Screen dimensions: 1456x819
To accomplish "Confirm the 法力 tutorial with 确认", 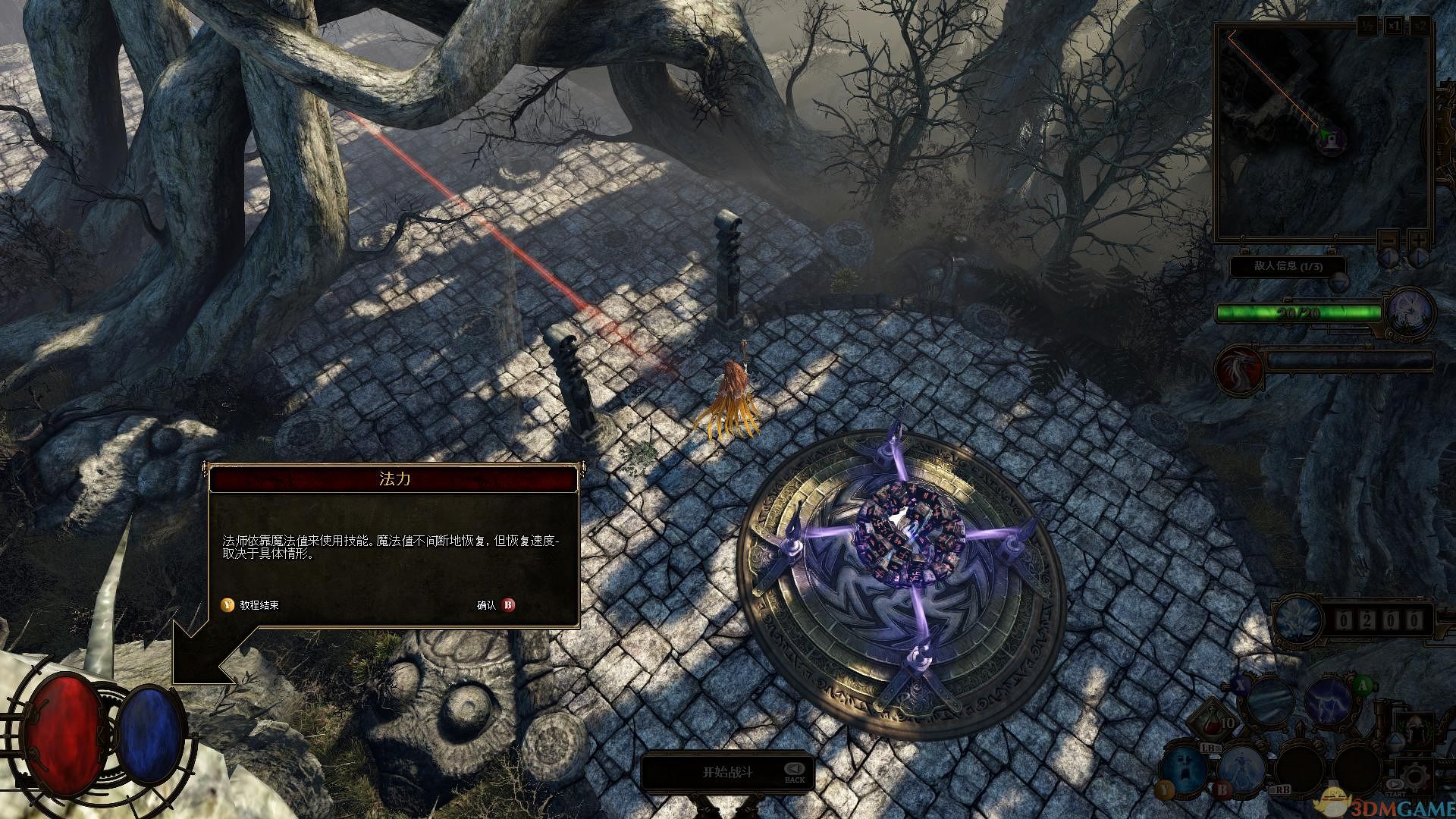I will (x=507, y=605).
